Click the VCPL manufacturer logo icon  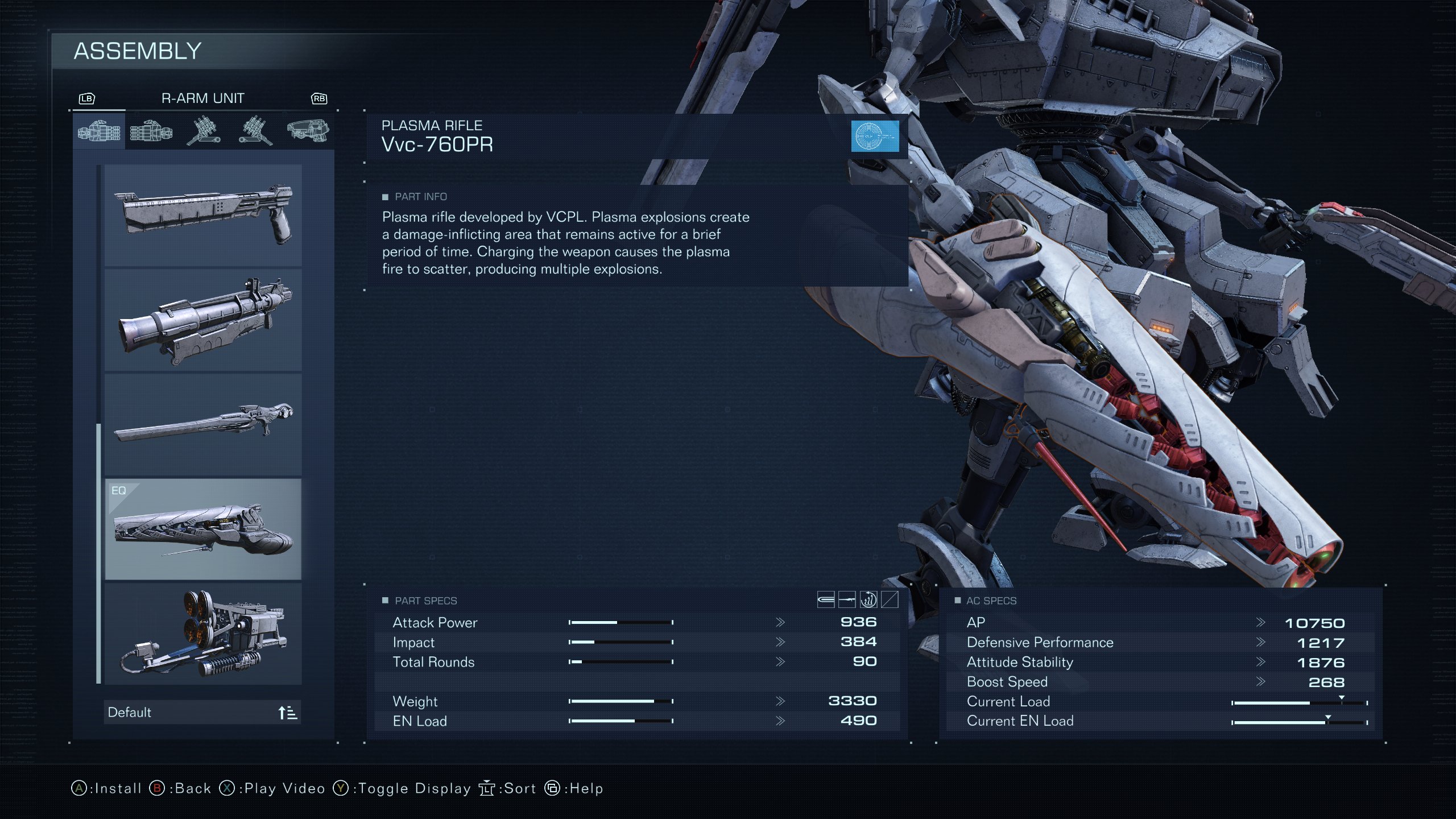coord(876,136)
